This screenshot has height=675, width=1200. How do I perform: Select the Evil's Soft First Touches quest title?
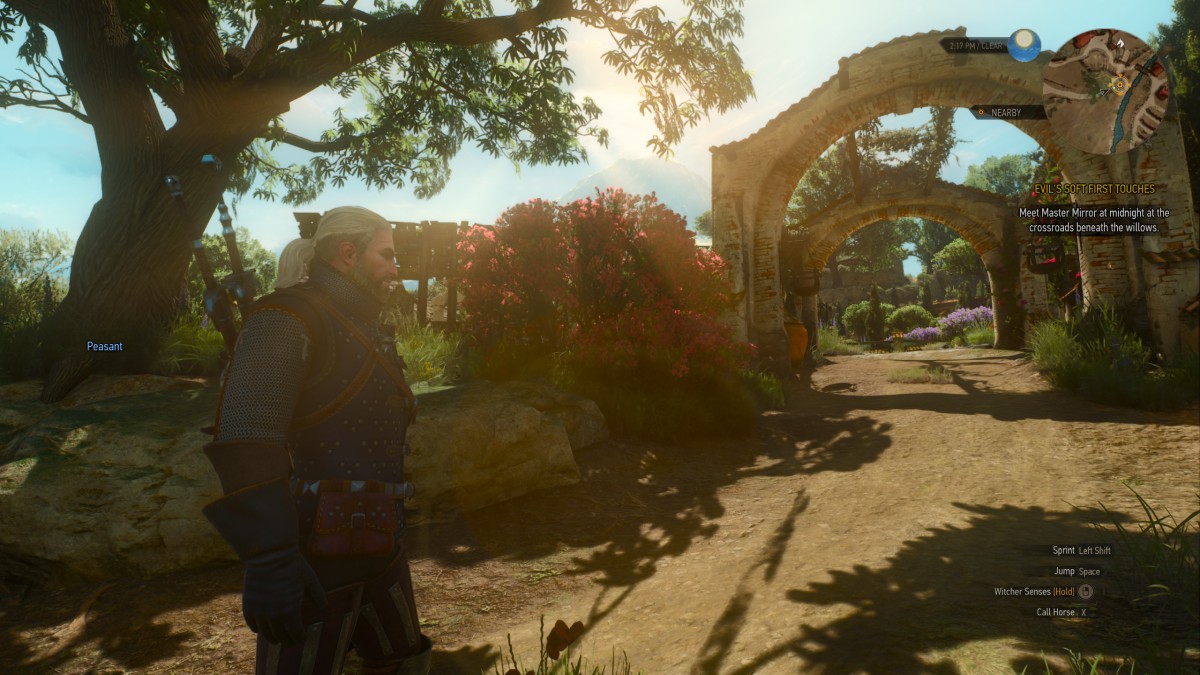pyautogui.click(x=1094, y=189)
